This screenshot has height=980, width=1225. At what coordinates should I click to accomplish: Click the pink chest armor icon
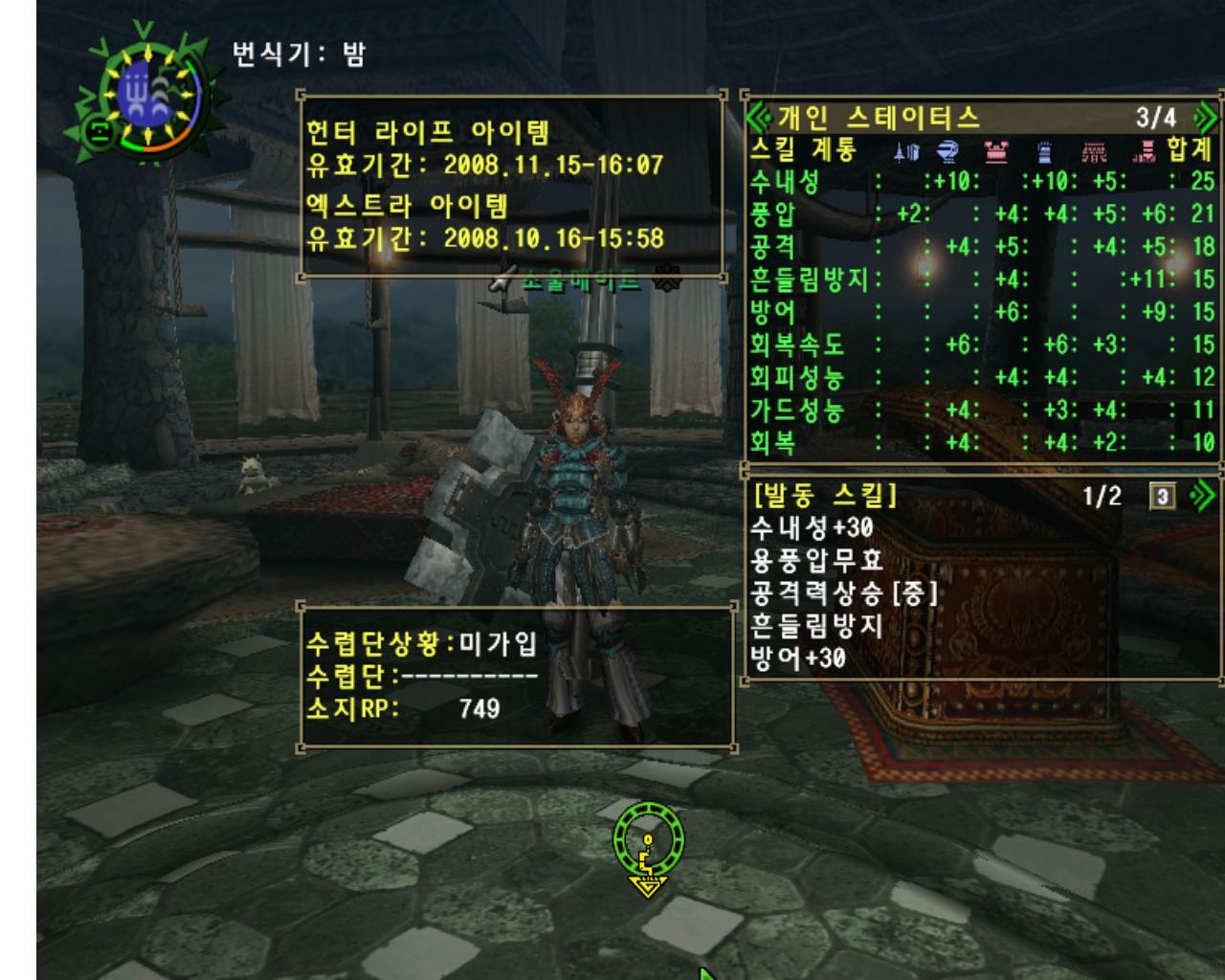998,151
